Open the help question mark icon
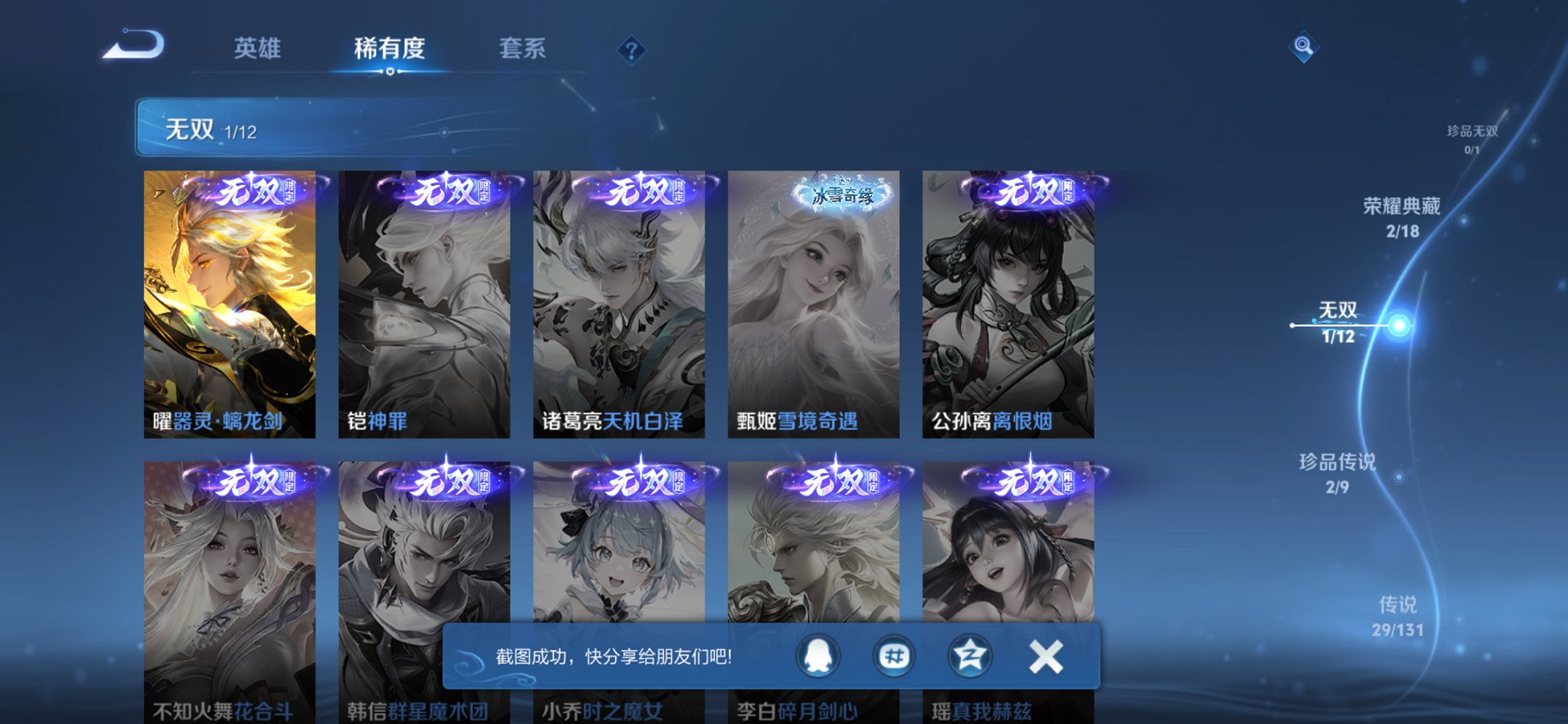The height and width of the screenshot is (724, 1568). point(632,49)
